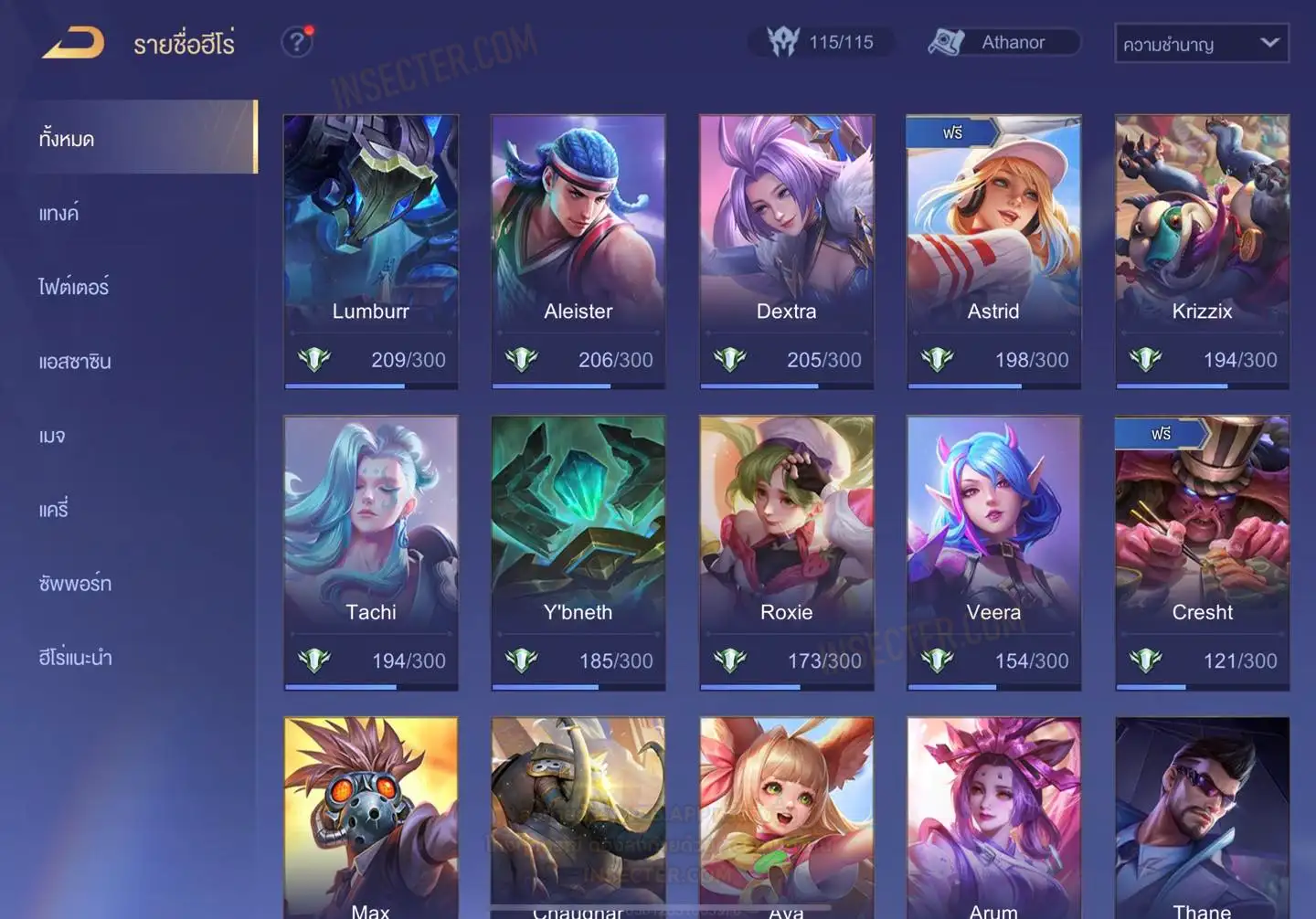Screen dimensions: 1316x919
Task: Filter heroes by แอสซาซิน
Action: click(75, 362)
